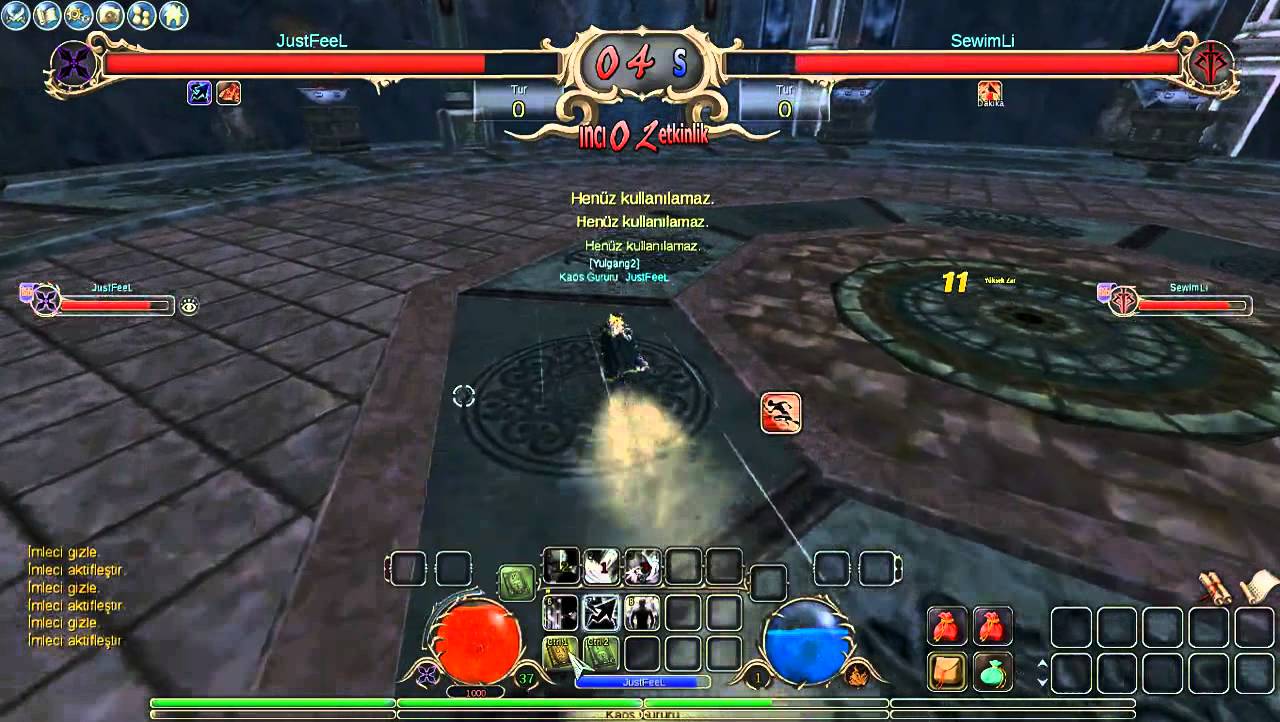Use the Ctrl 1 green book skill
Image resolution: width=1280 pixels, height=722 pixels.
[x=560, y=653]
